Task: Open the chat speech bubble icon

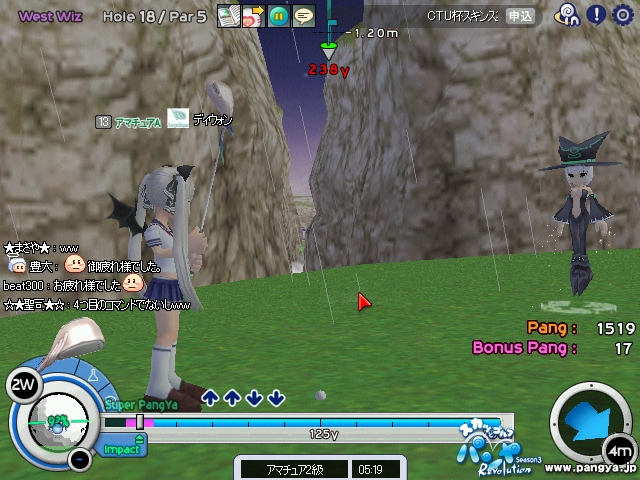Action: 303,16
